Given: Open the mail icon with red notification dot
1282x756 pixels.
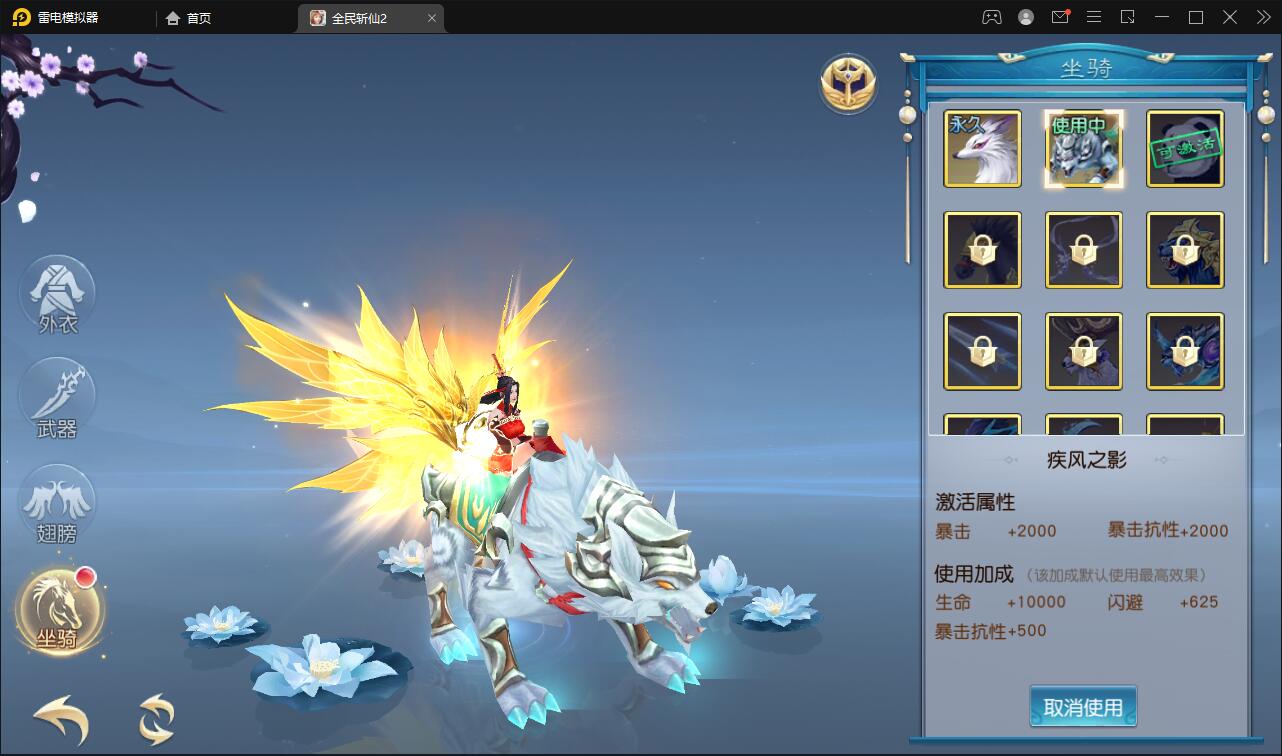Looking at the screenshot, I should (1060, 17).
